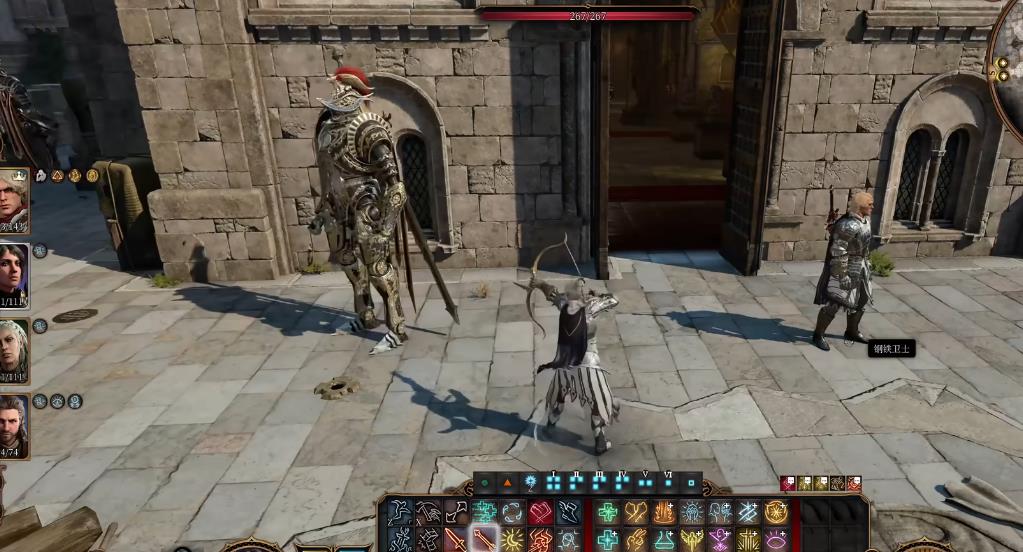Cast the golden sun orb spell

pyautogui.click(x=776, y=513)
